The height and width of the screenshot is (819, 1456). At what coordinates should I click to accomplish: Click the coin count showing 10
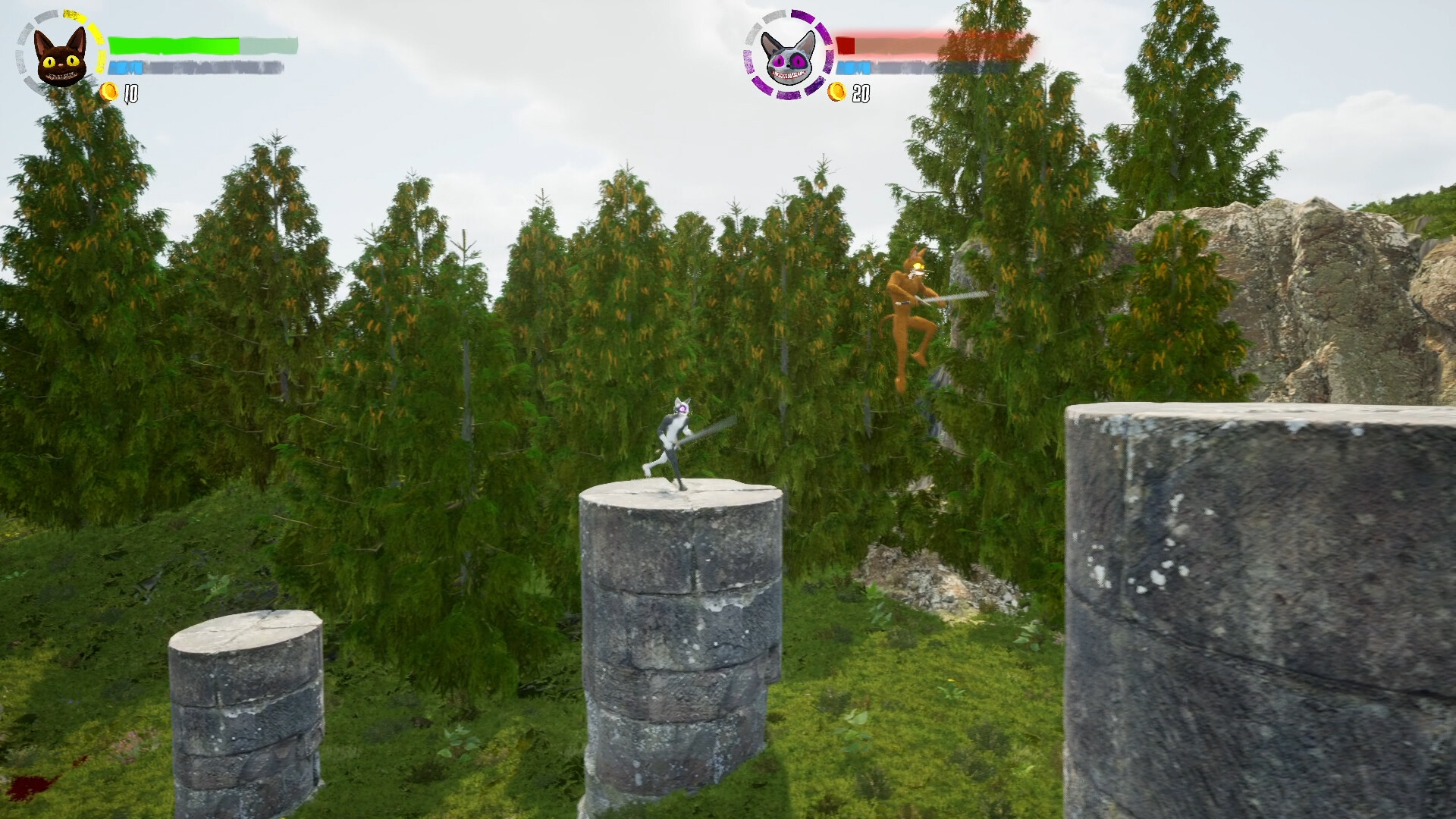click(x=130, y=95)
